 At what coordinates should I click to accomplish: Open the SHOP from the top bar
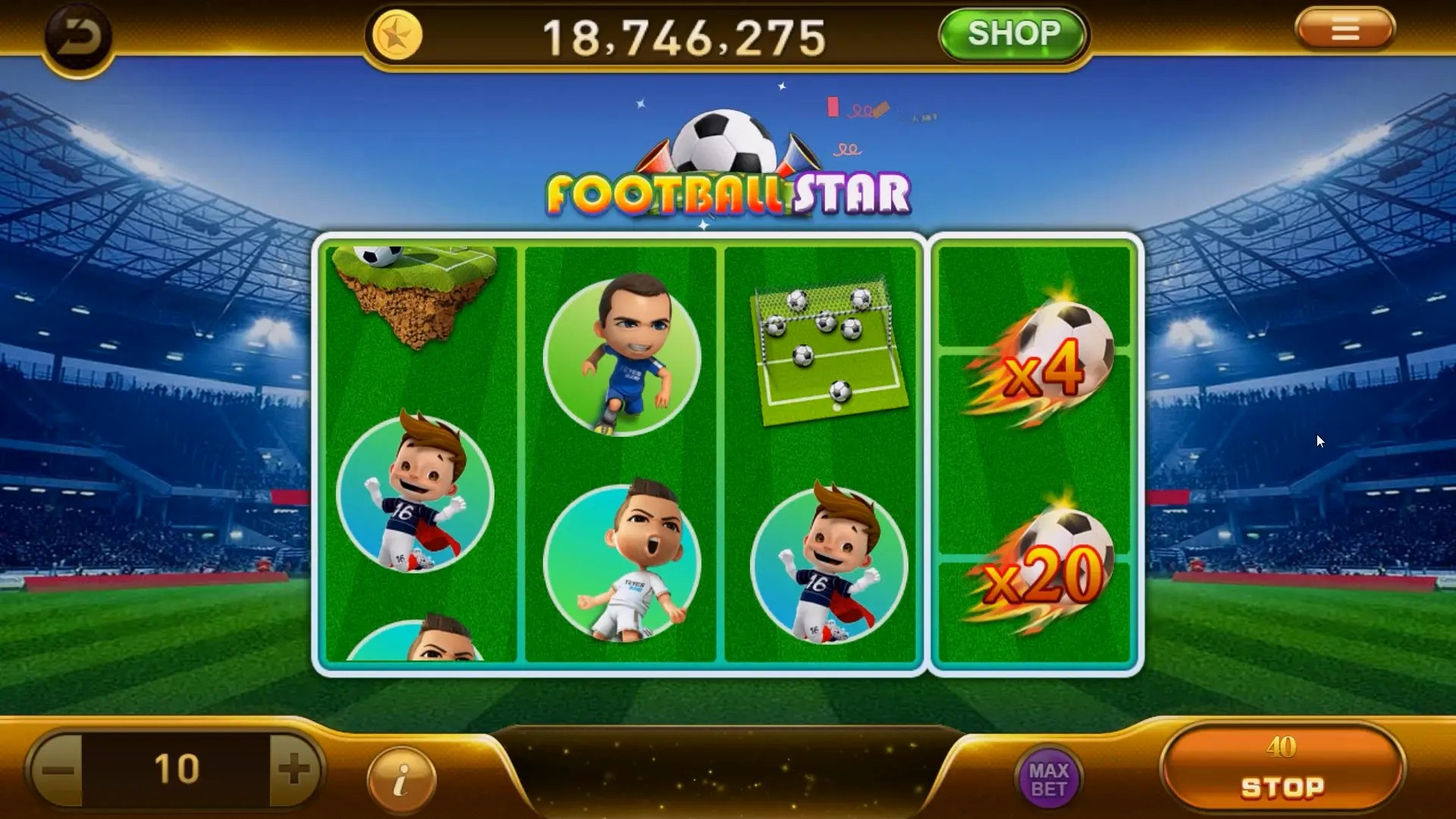[1012, 33]
